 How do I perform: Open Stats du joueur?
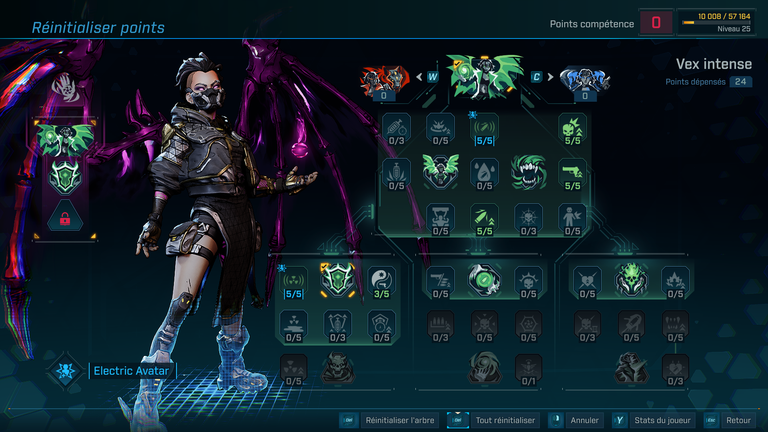coord(655,421)
